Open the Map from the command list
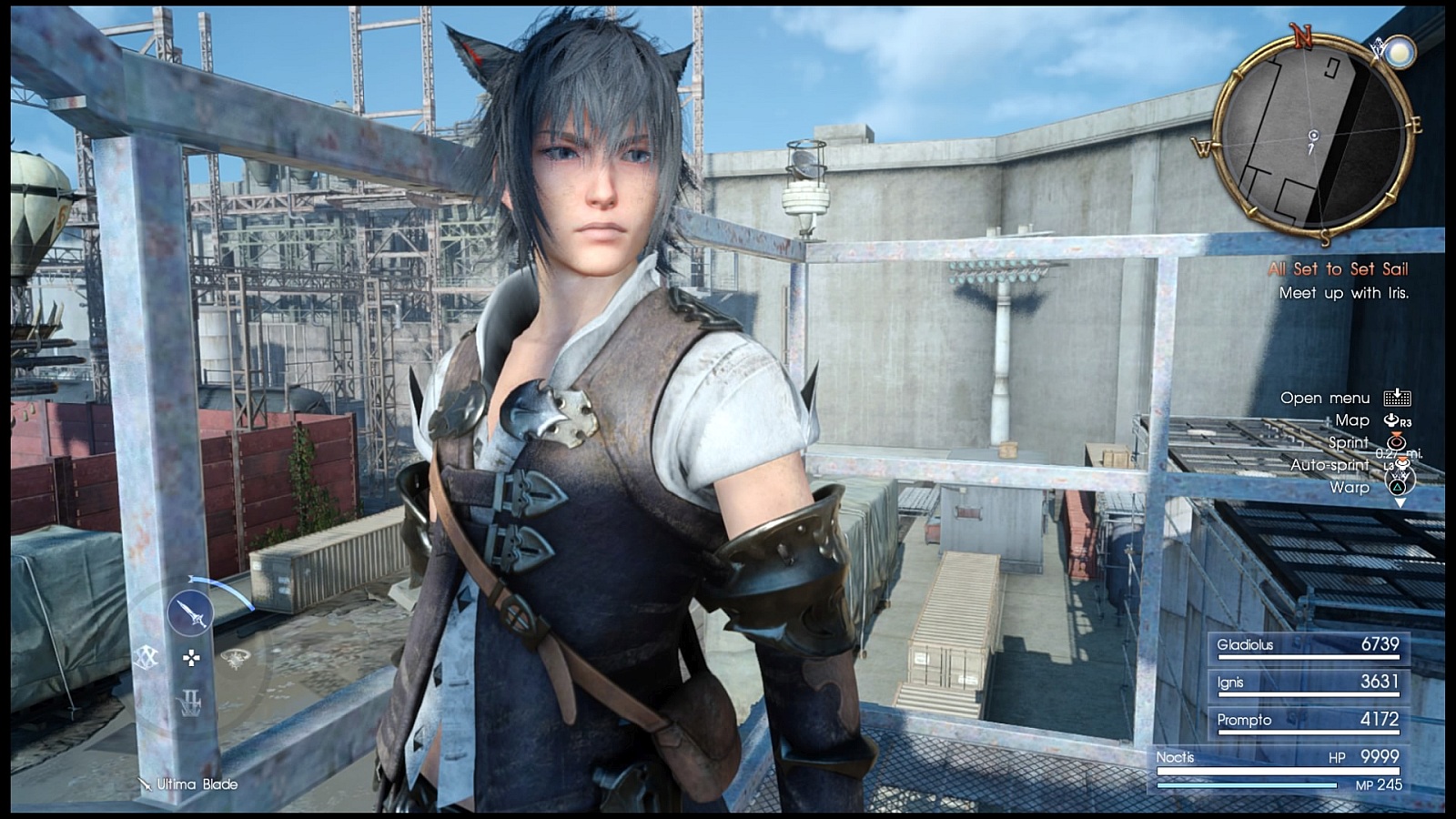 [x=1352, y=420]
